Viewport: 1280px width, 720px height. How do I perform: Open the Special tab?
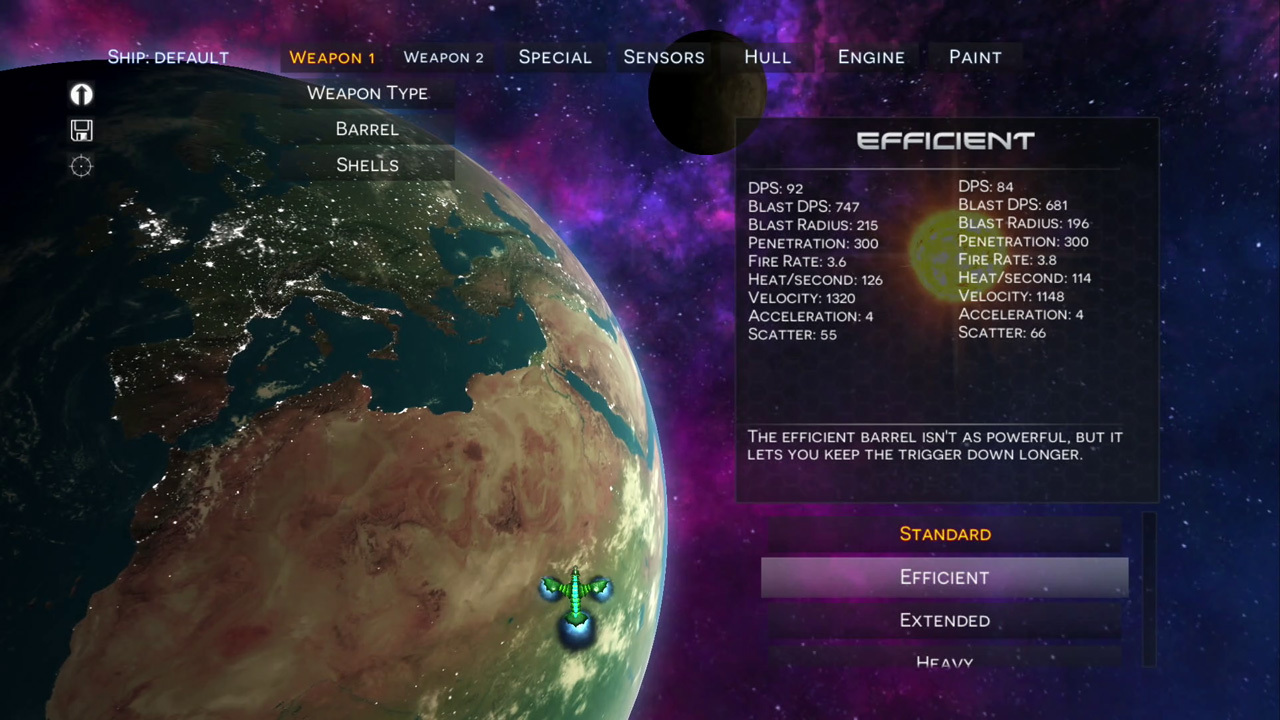click(x=555, y=57)
